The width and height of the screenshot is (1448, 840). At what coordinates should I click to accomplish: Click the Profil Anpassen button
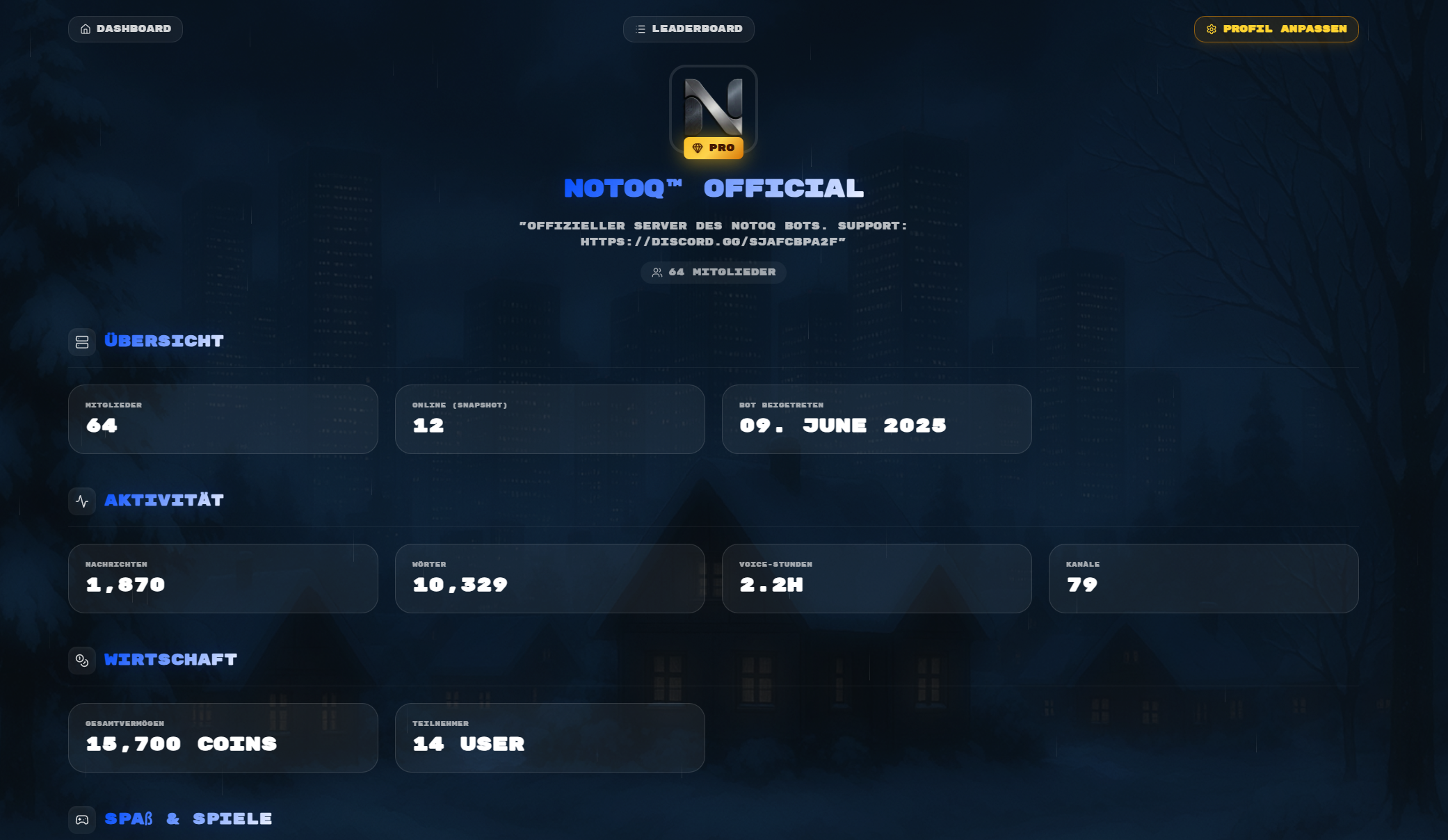[1276, 29]
